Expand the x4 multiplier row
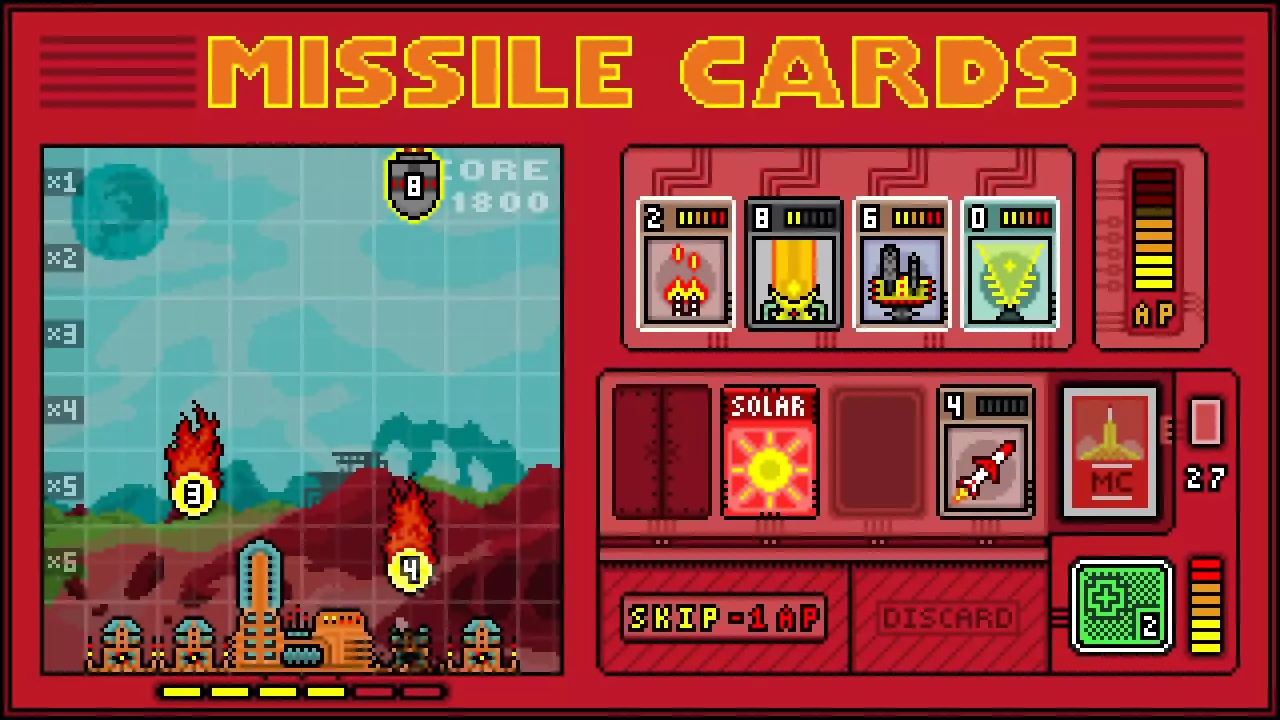The image size is (1280, 720). 61,410
